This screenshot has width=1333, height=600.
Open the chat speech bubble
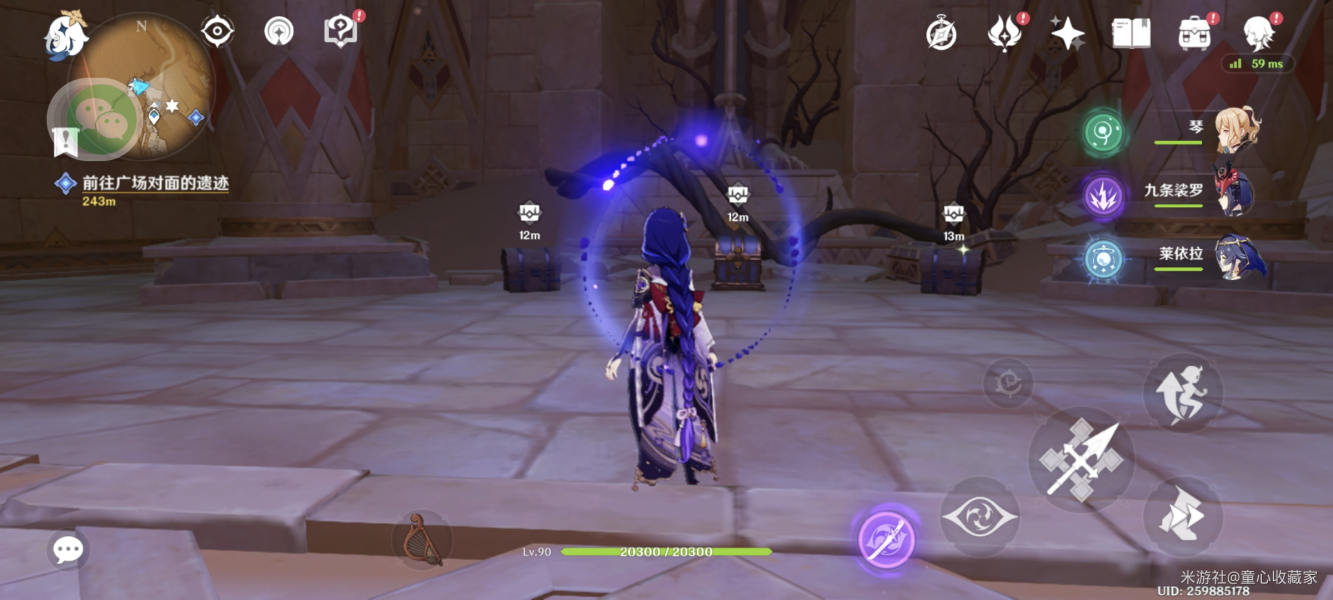pos(68,549)
